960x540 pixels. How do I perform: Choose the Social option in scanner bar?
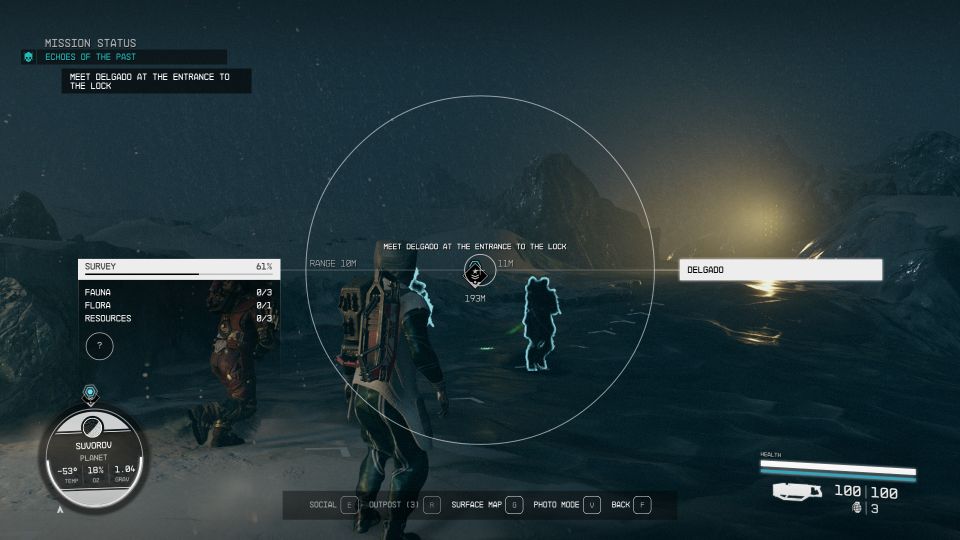tap(334, 505)
